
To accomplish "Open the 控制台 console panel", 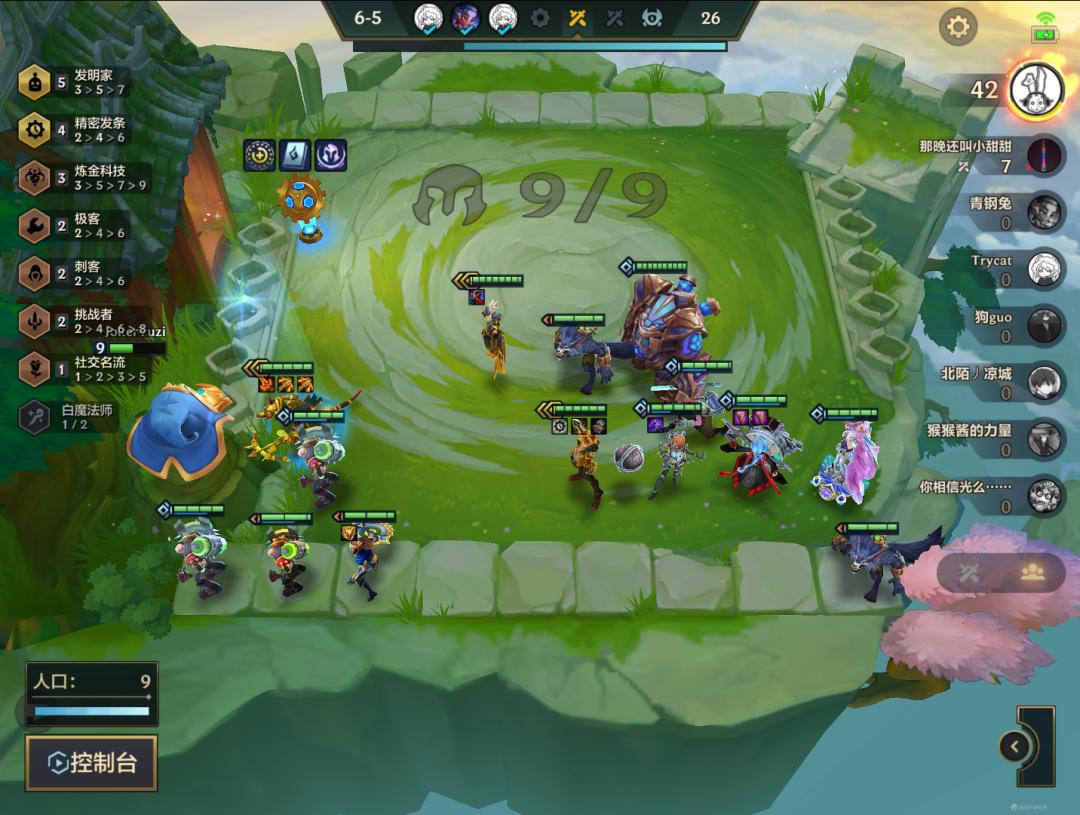I will tap(92, 763).
